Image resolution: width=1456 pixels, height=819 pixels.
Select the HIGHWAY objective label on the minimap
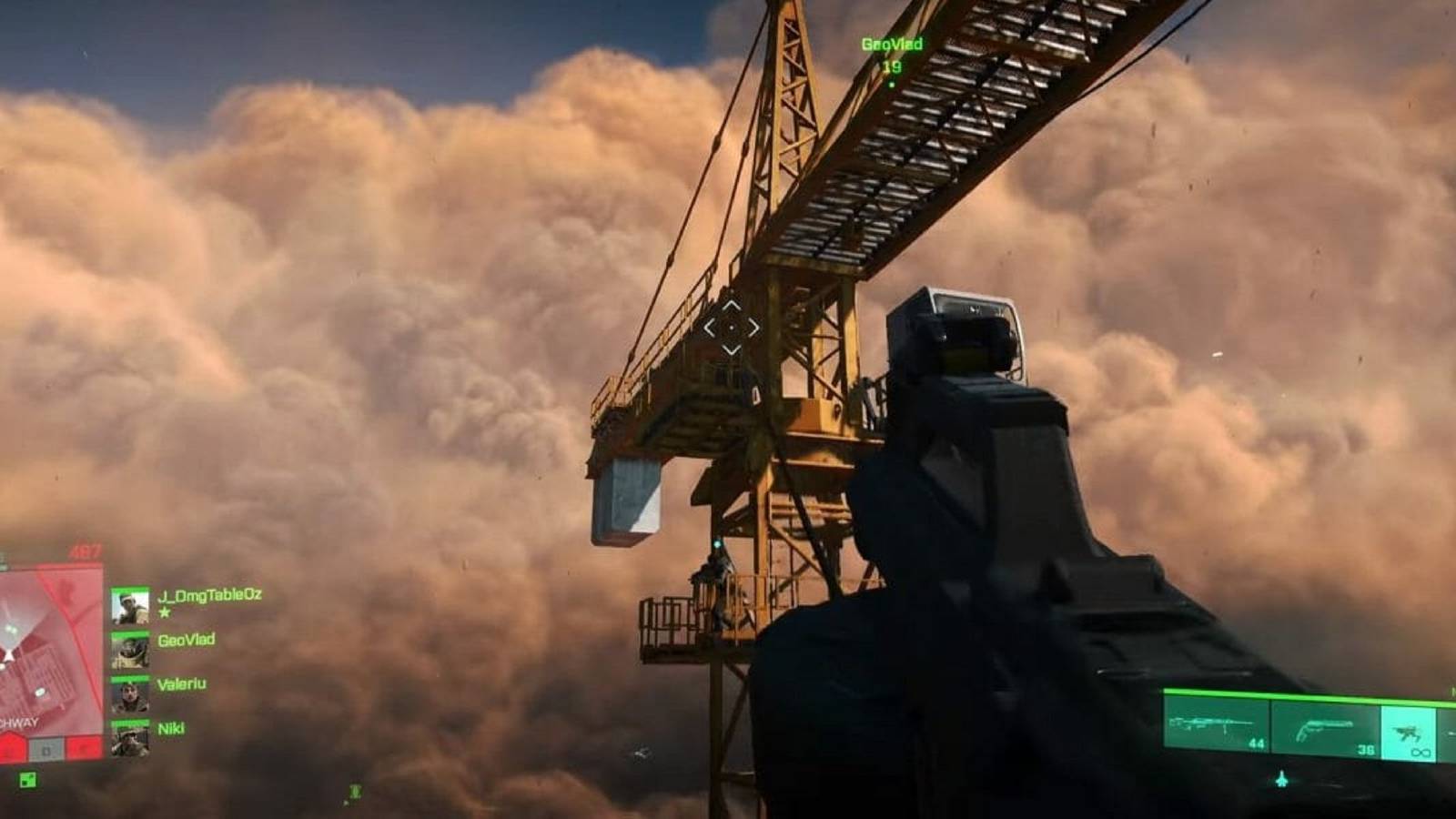coord(19,723)
